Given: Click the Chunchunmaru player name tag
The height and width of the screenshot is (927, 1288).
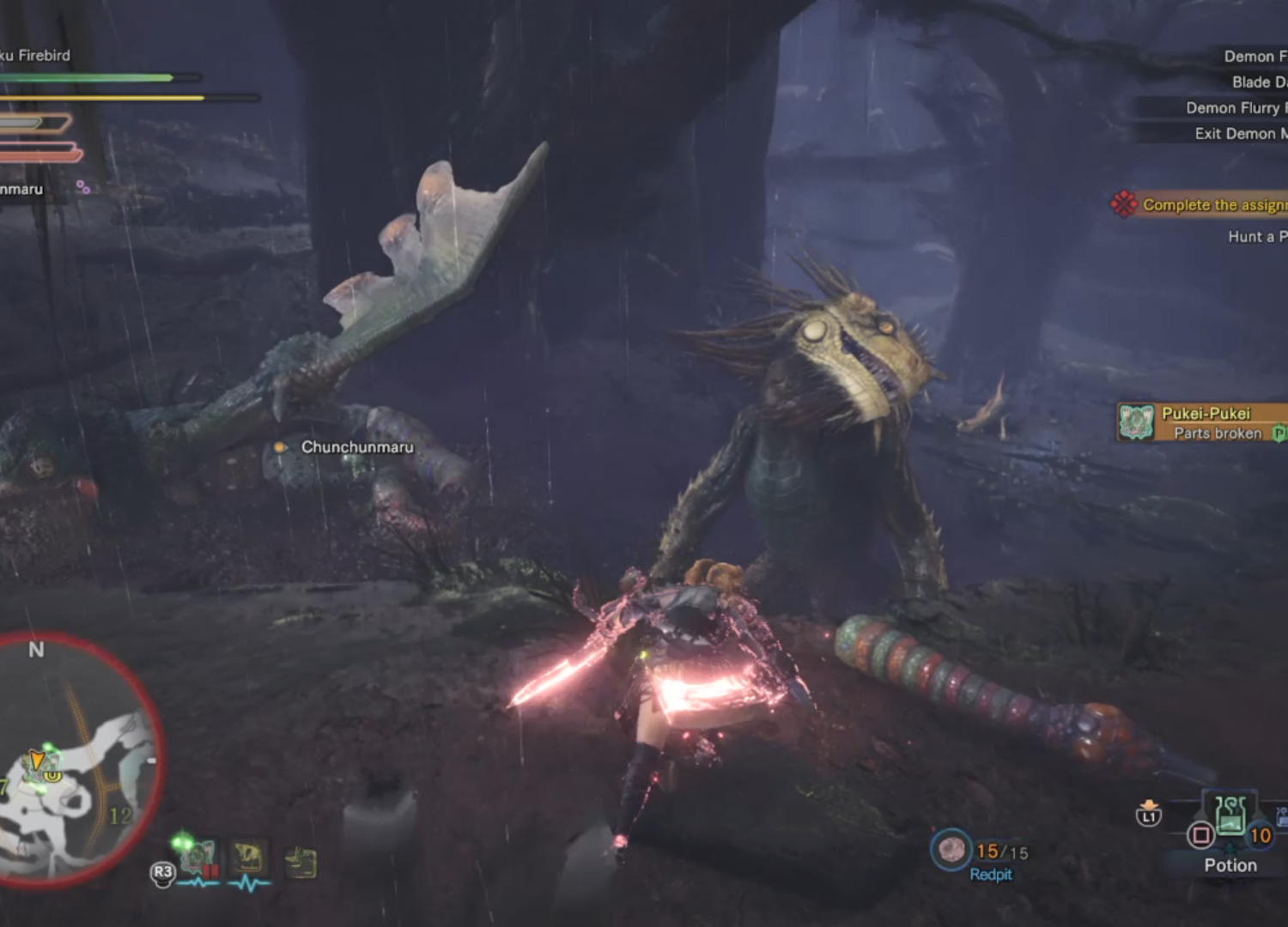Looking at the screenshot, I should (356, 447).
